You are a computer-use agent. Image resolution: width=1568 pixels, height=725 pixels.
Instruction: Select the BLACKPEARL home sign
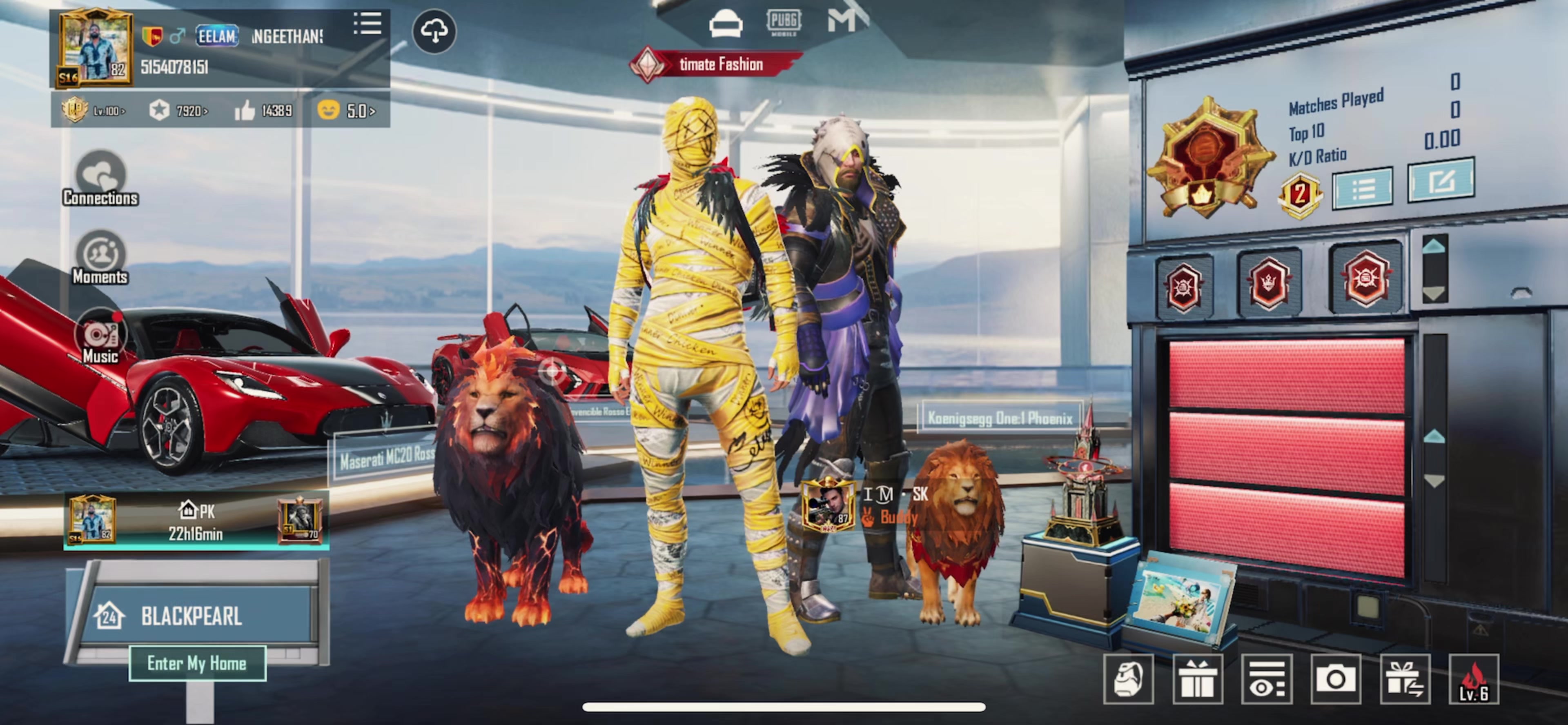pos(192,616)
